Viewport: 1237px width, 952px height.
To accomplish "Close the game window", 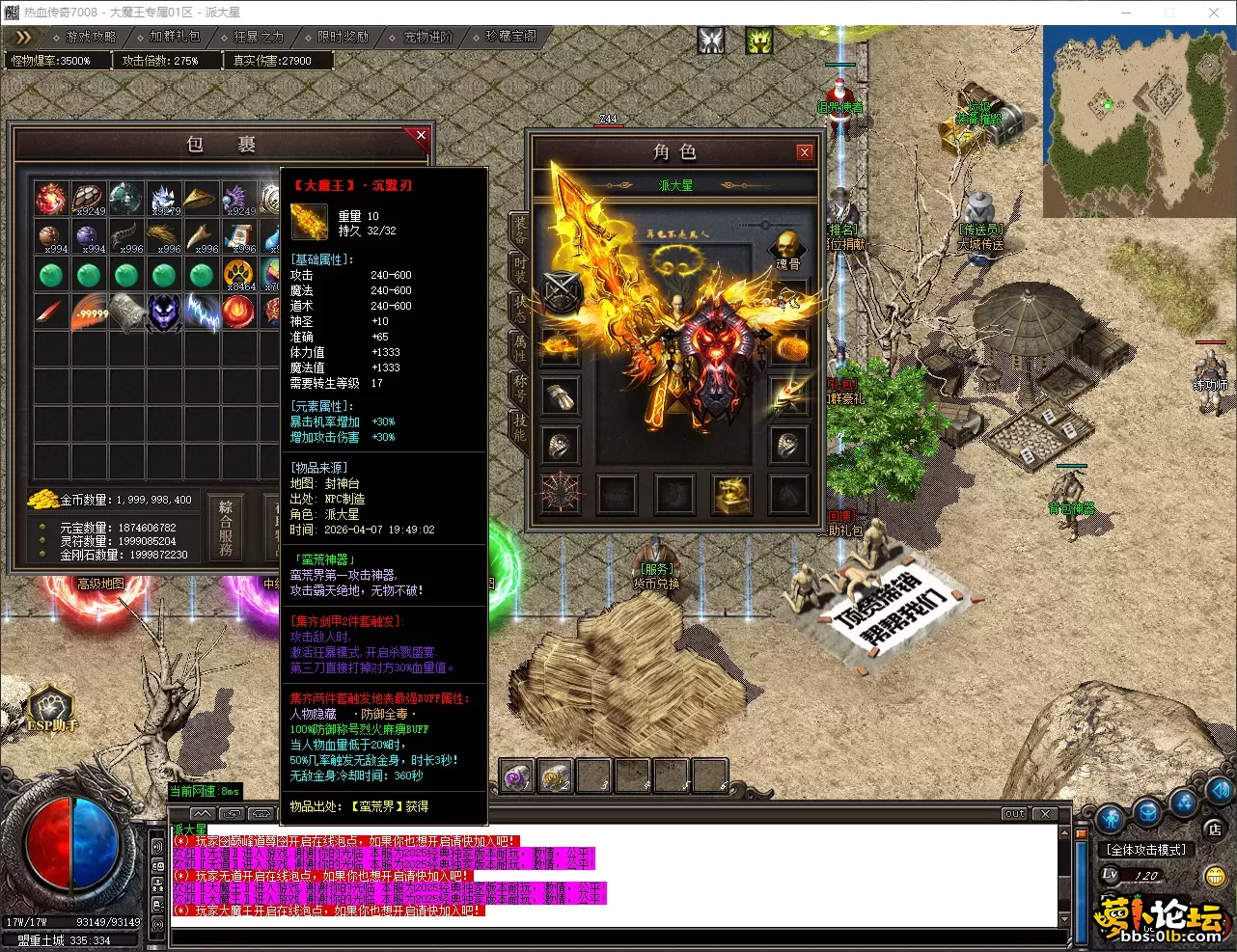I will pyautogui.click(x=1214, y=13).
